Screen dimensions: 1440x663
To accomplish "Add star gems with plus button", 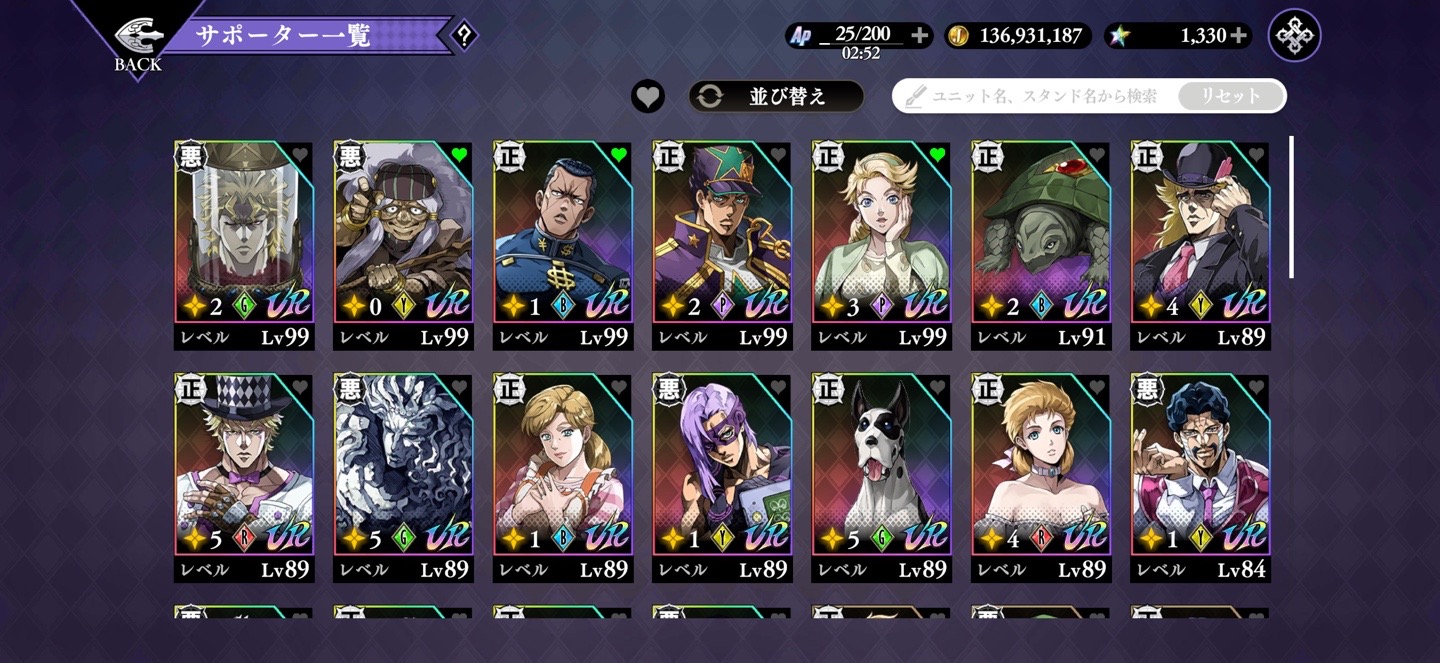I will point(1239,36).
